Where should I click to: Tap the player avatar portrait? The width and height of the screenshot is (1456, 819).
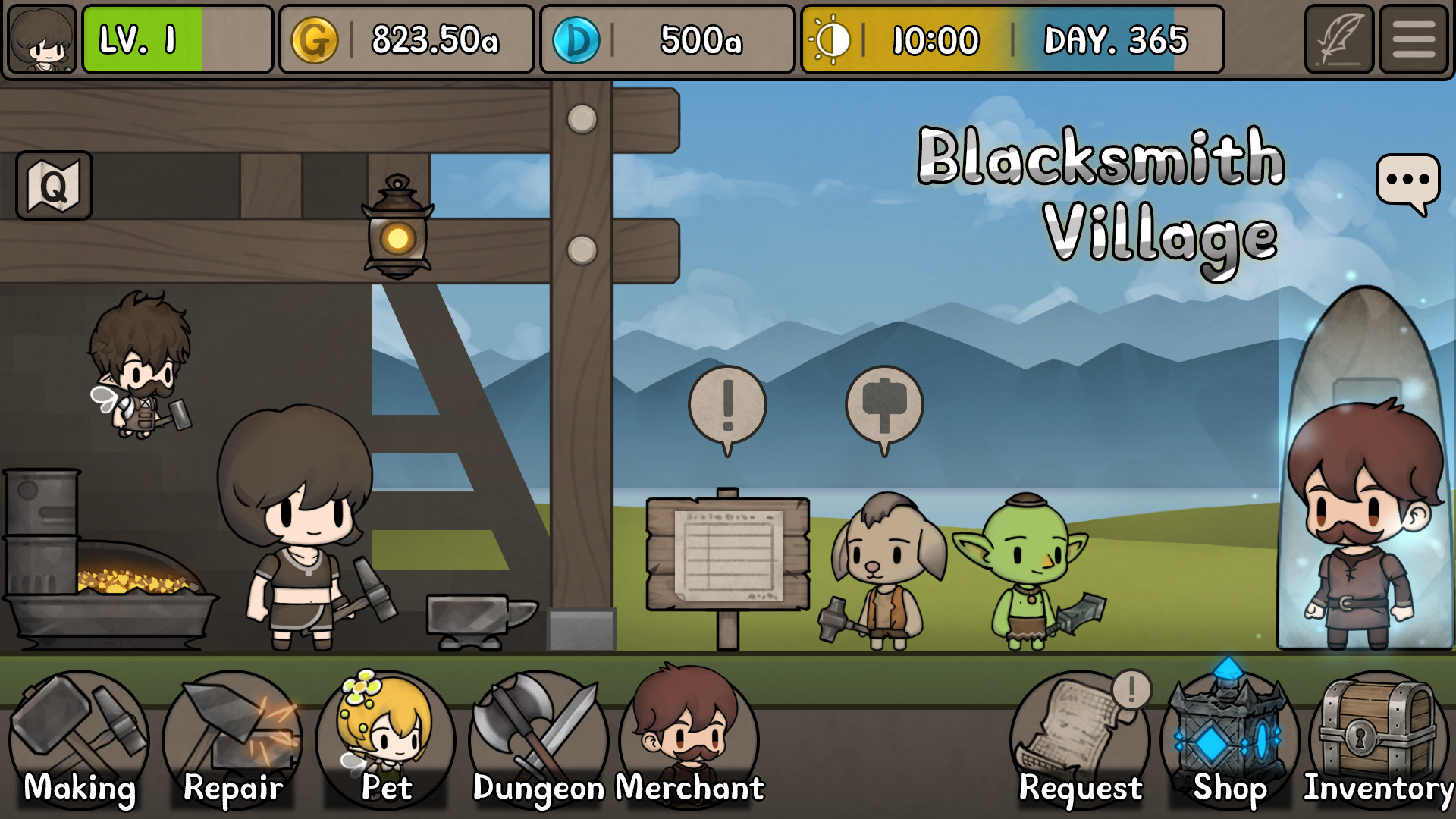coord(42,39)
